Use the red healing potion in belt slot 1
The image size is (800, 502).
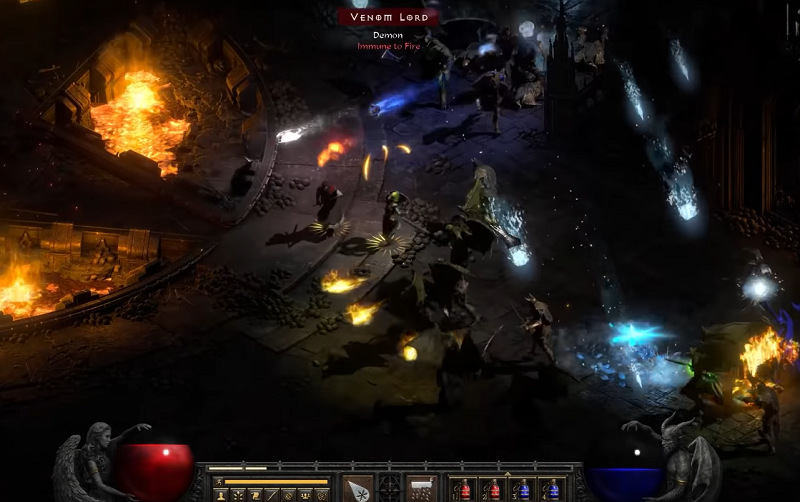463,490
